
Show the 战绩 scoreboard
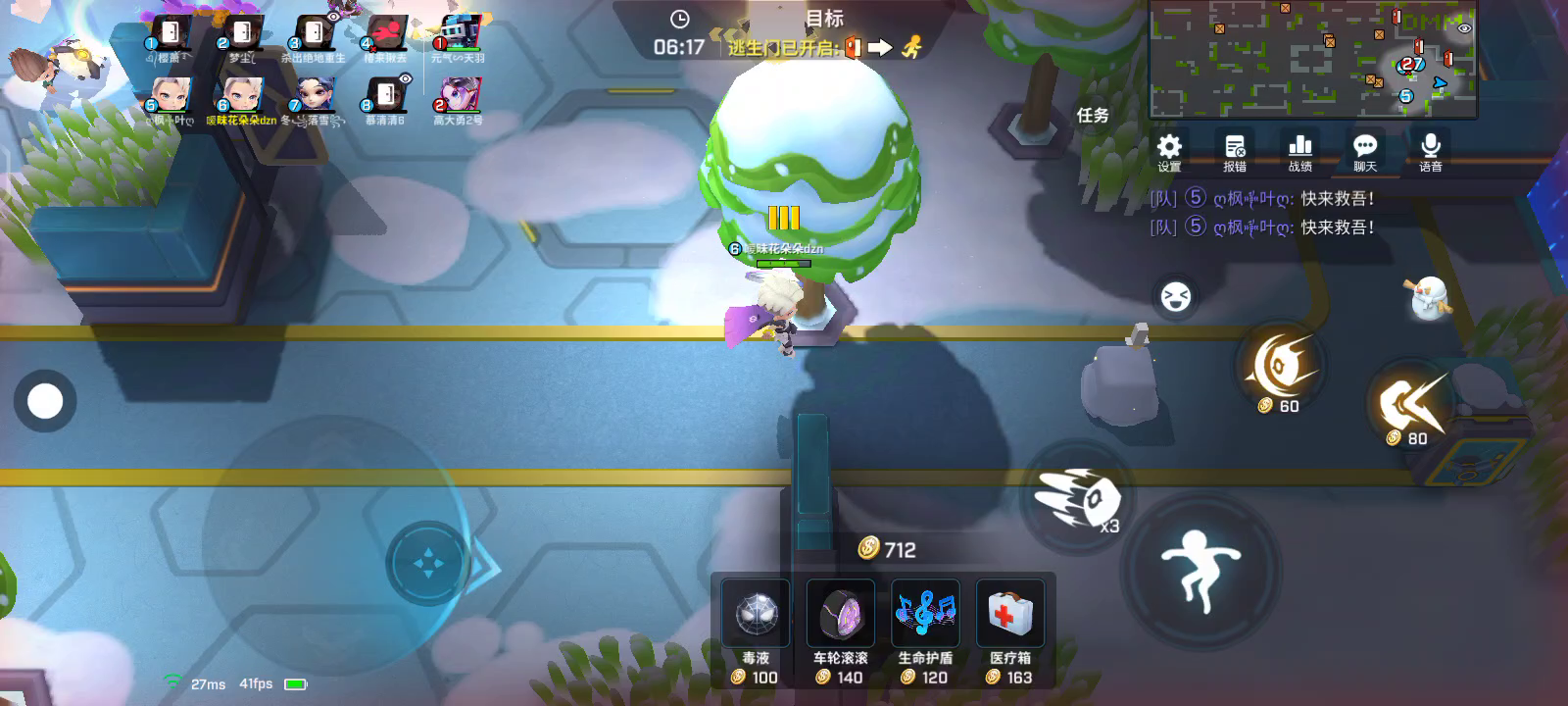[x=1299, y=151]
